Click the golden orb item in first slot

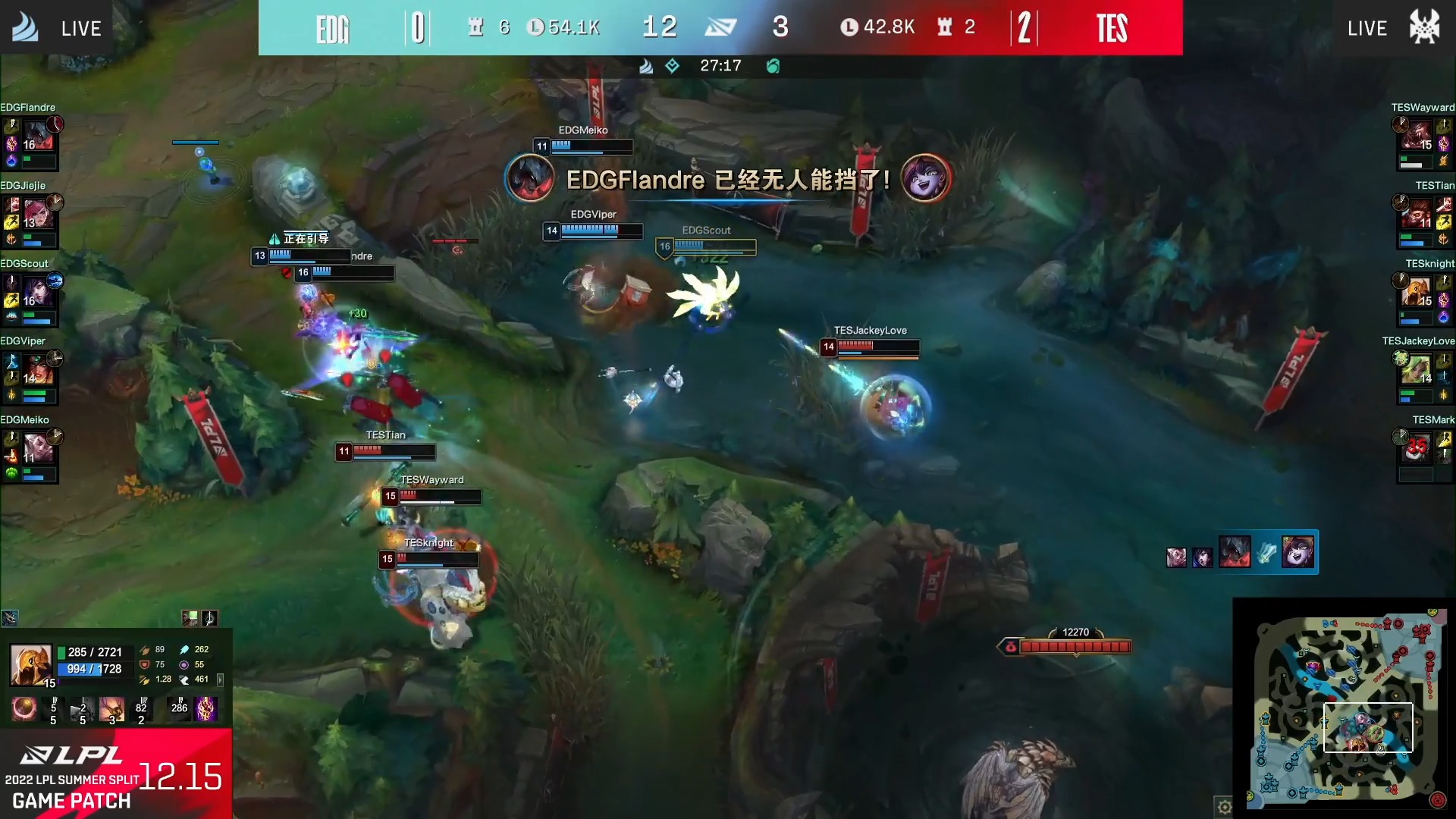point(24,708)
